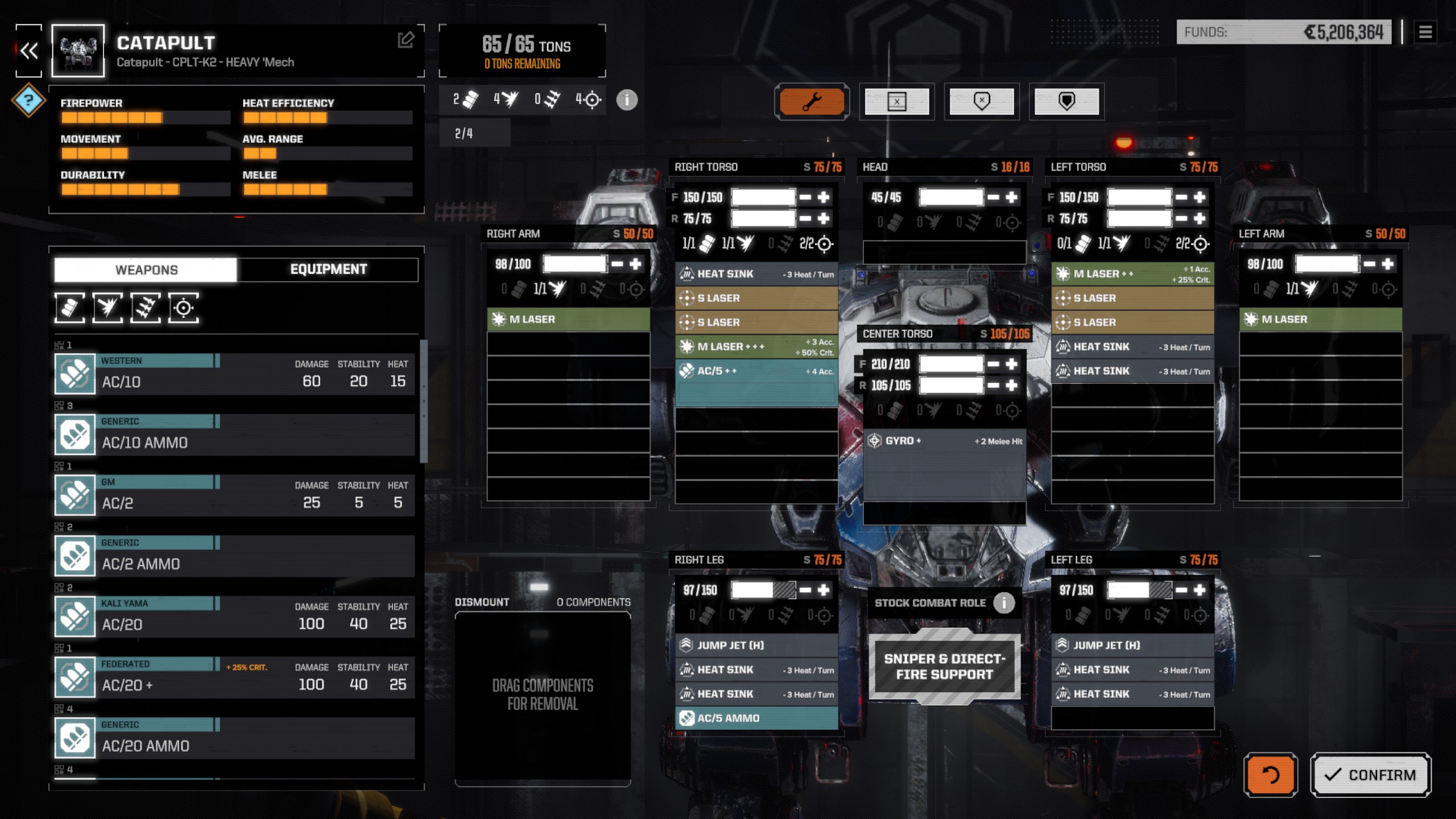This screenshot has height=819, width=1456.
Task: Pick the M Laser in left arm
Action: point(1320,320)
